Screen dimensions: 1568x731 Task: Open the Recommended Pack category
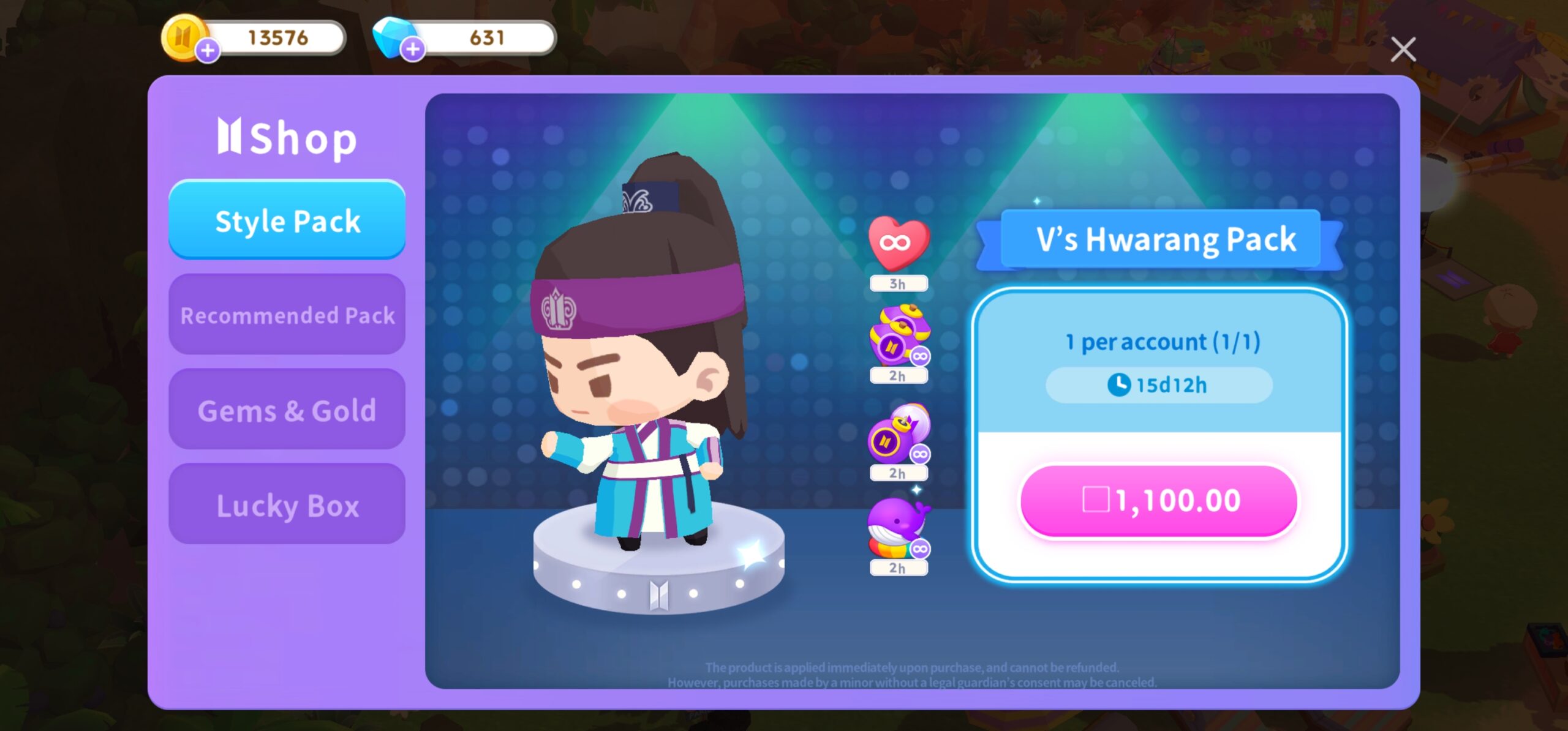click(287, 315)
